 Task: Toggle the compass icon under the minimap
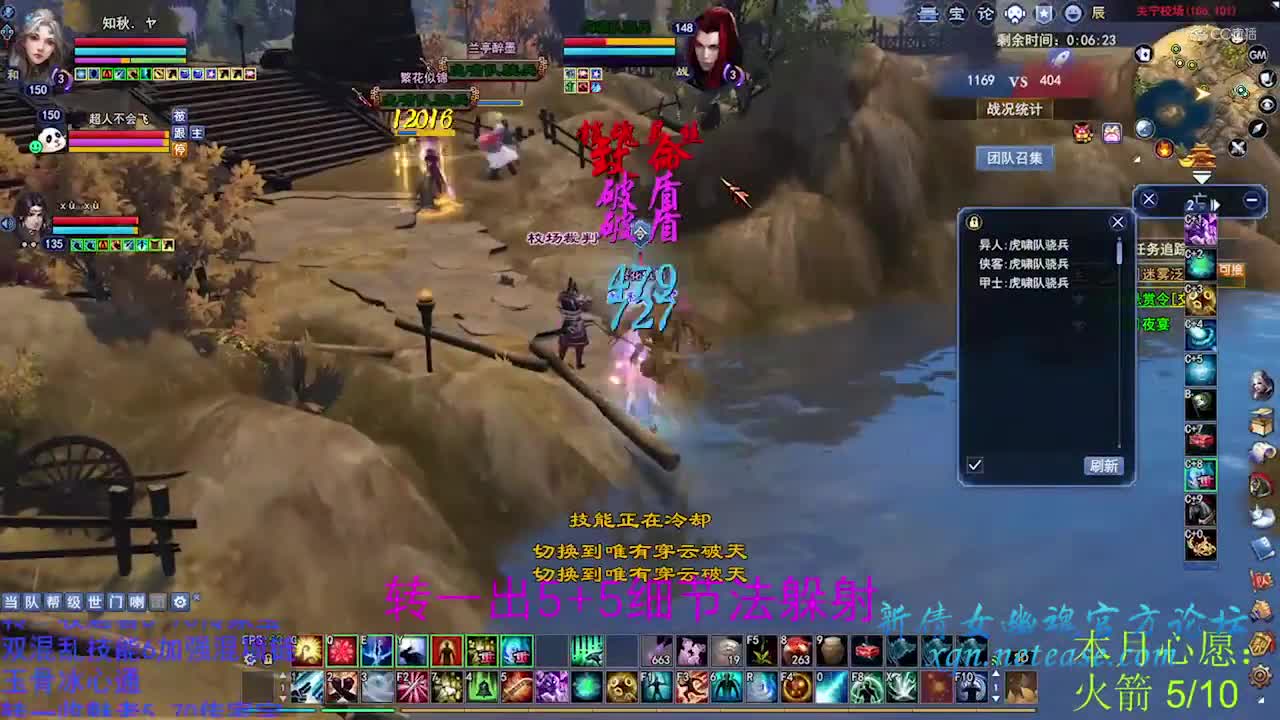coord(1256,128)
